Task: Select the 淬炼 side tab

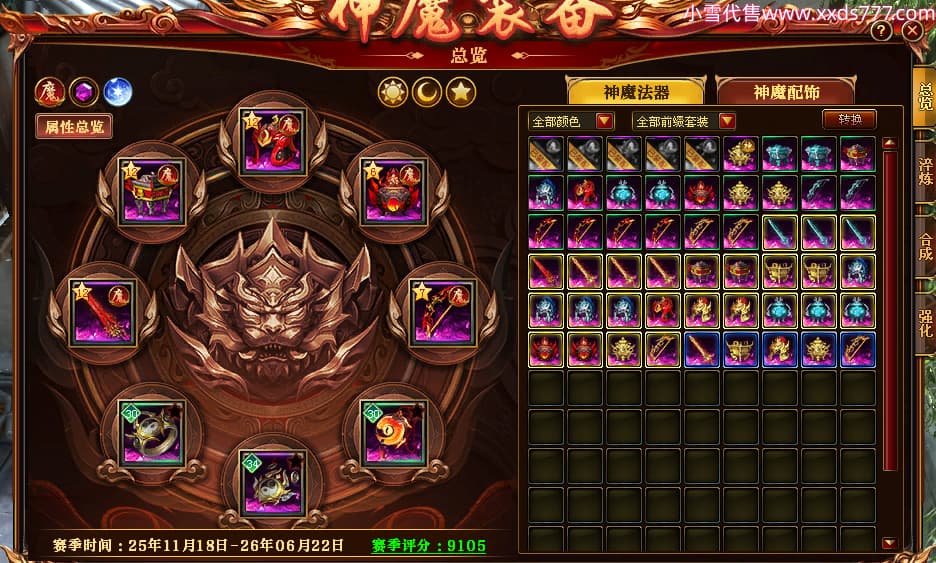Action: pyautogui.click(x=925, y=170)
